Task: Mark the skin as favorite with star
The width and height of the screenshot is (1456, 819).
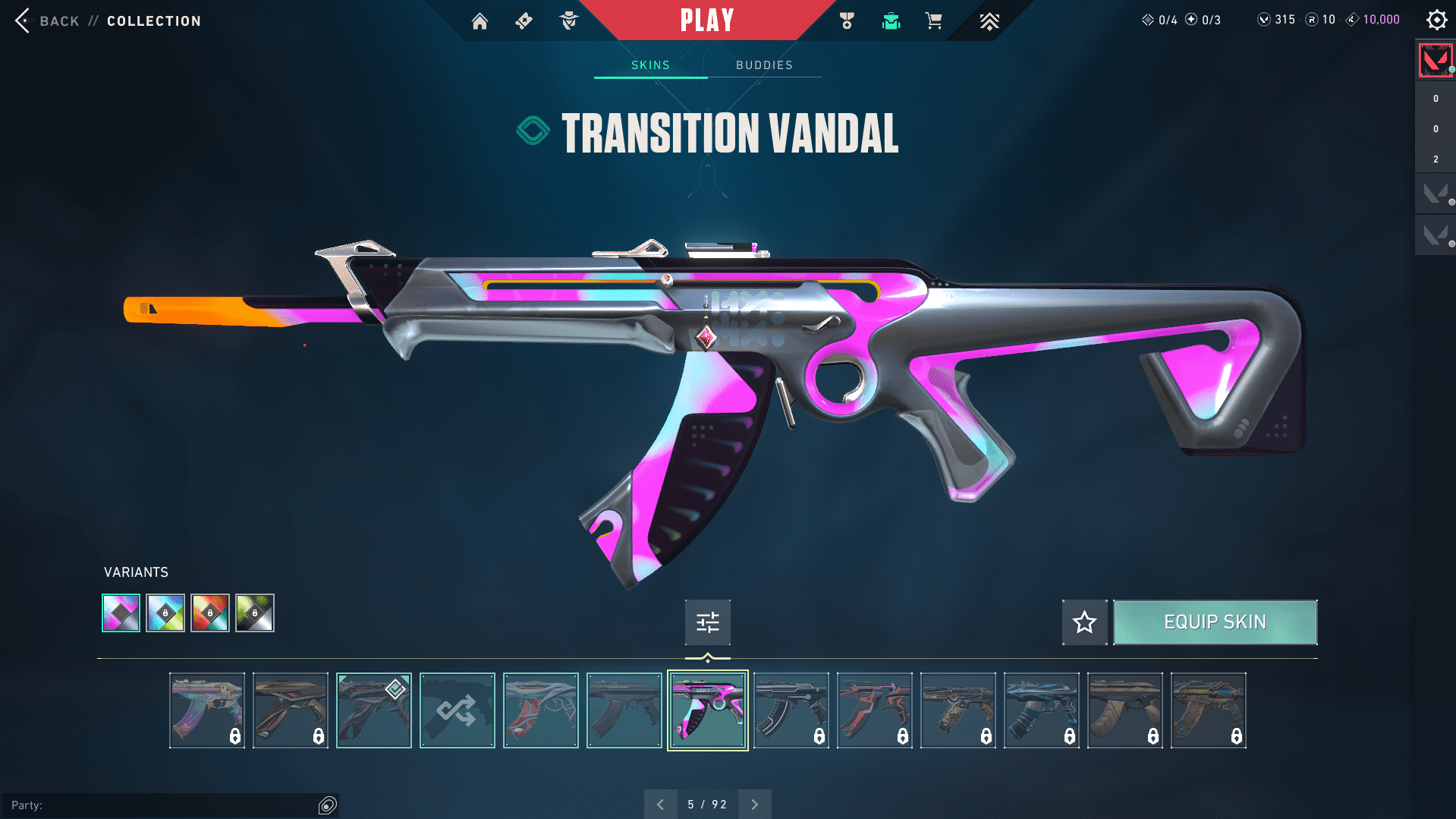Action: click(1084, 622)
